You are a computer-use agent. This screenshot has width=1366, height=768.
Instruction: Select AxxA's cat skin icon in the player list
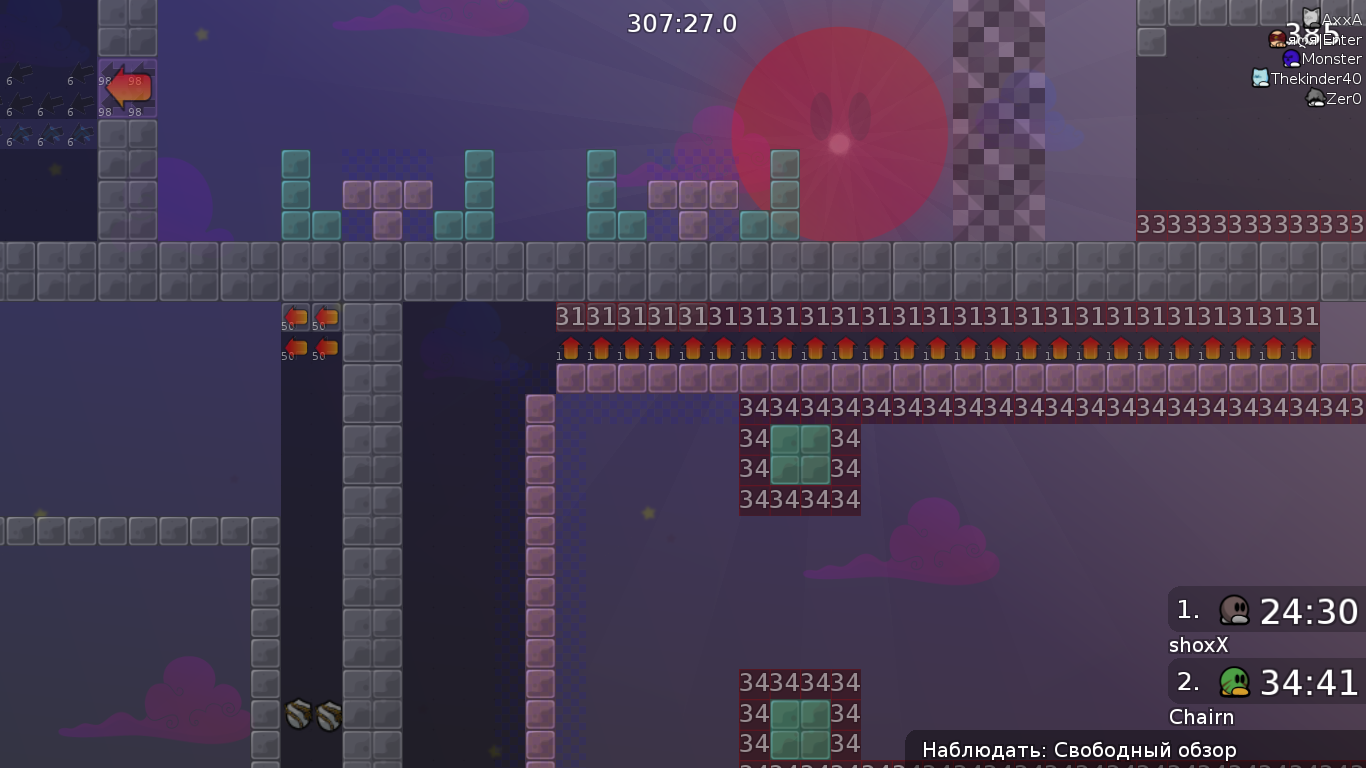pos(1311,17)
